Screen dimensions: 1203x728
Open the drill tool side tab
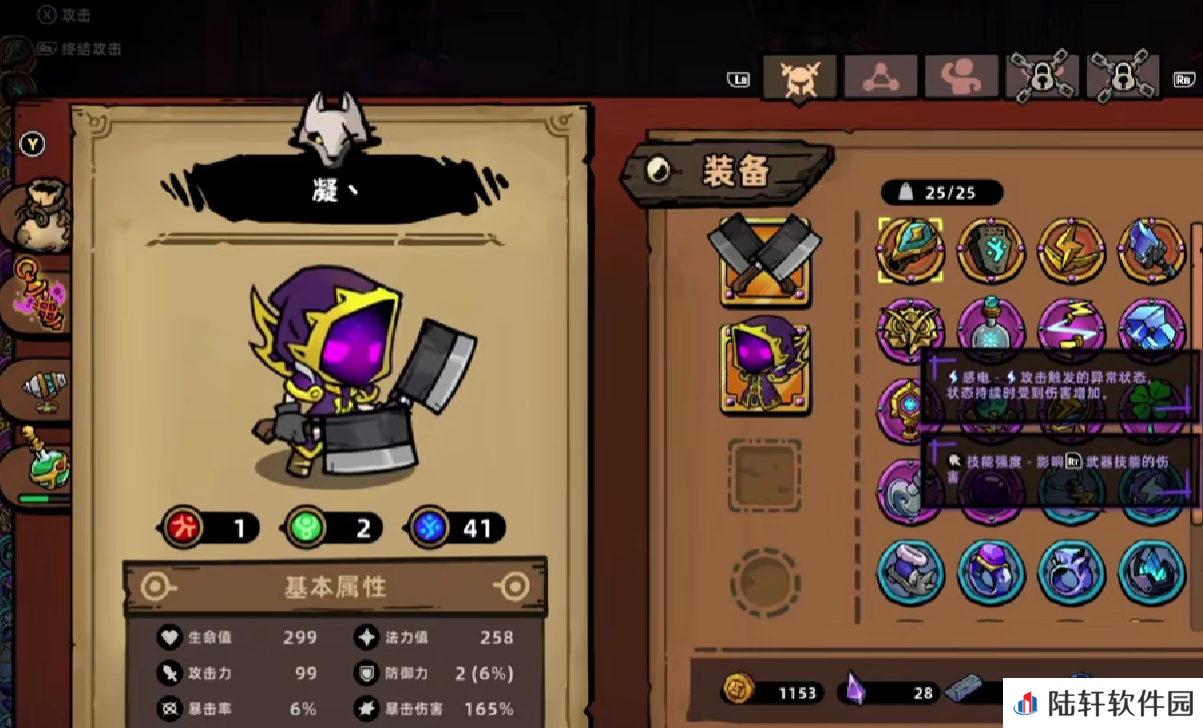tap(42, 385)
